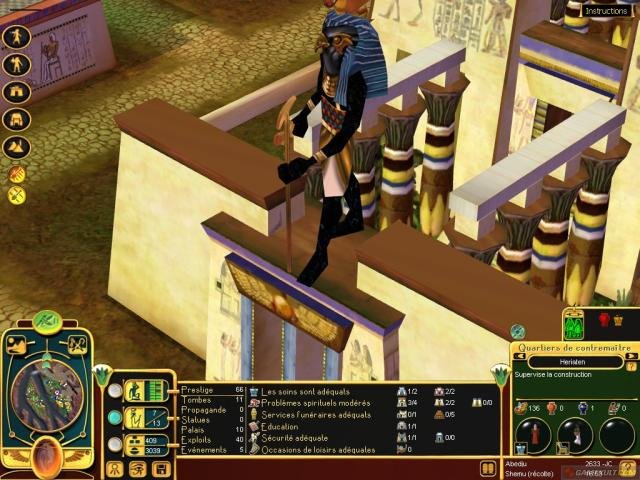The width and height of the screenshot is (640, 480).
Task: Click the ankh symbol button
Action: pos(115,468)
